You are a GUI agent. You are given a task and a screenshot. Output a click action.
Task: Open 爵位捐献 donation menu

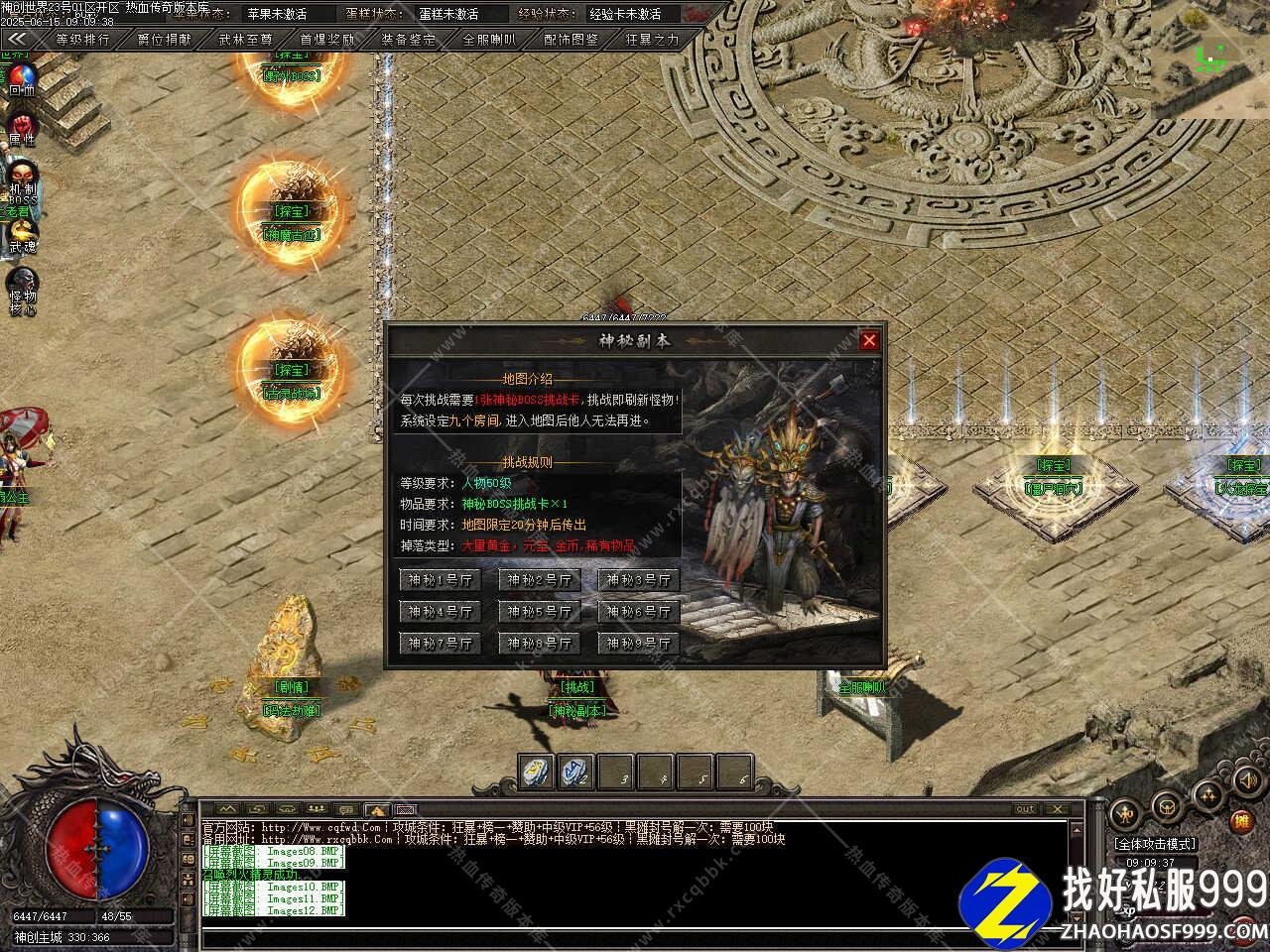click(164, 40)
